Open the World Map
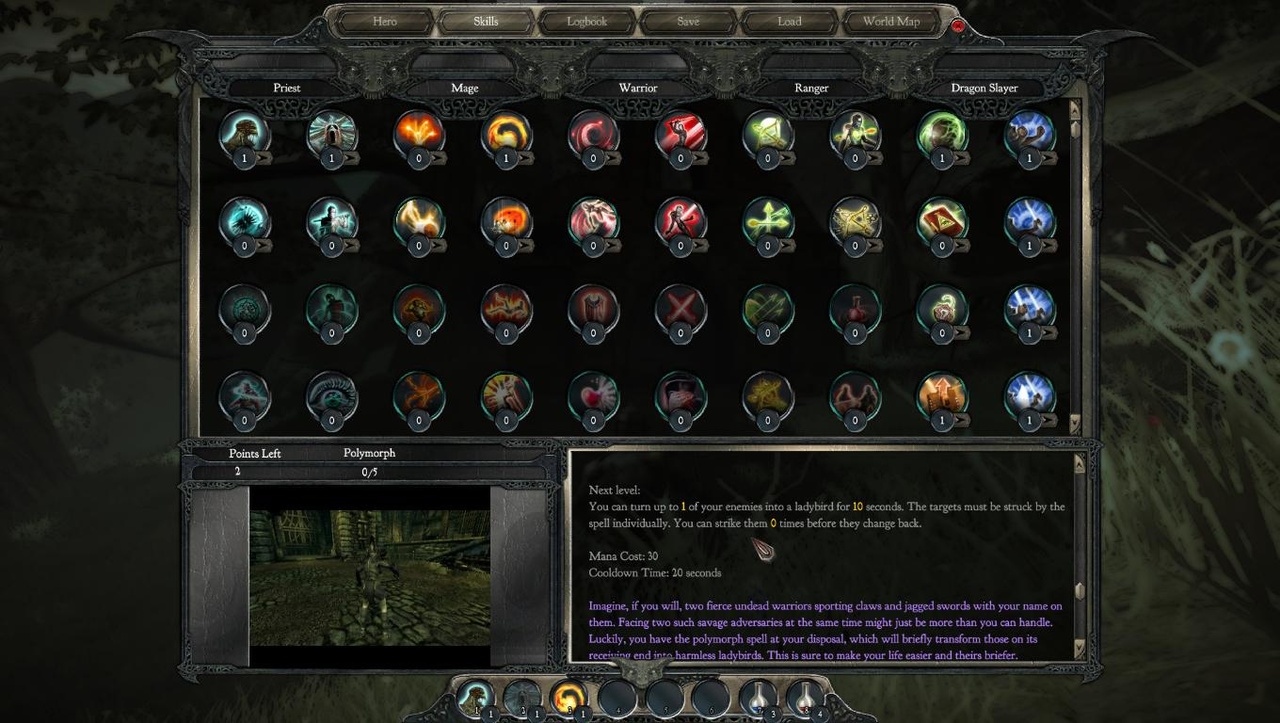The height and width of the screenshot is (723, 1280). click(x=891, y=21)
